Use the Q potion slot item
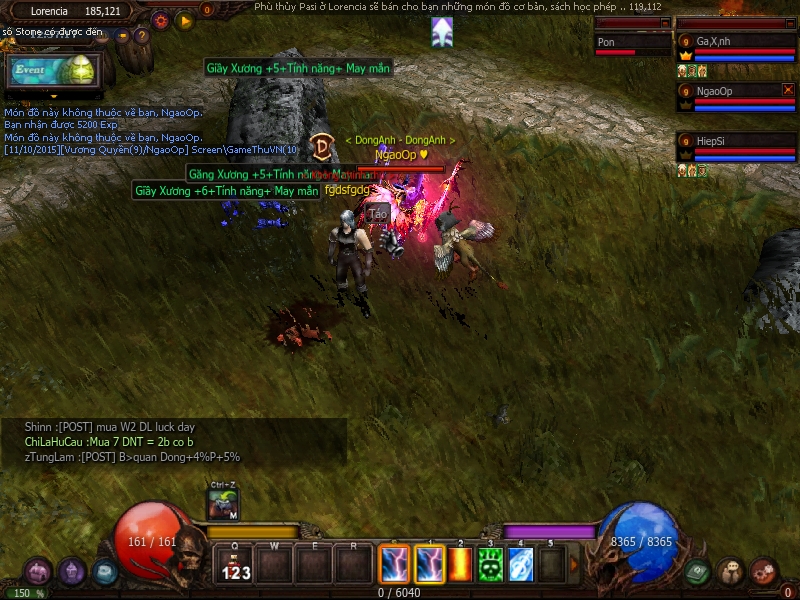Viewport: 800px width, 600px height. pyautogui.click(x=237, y=566)
